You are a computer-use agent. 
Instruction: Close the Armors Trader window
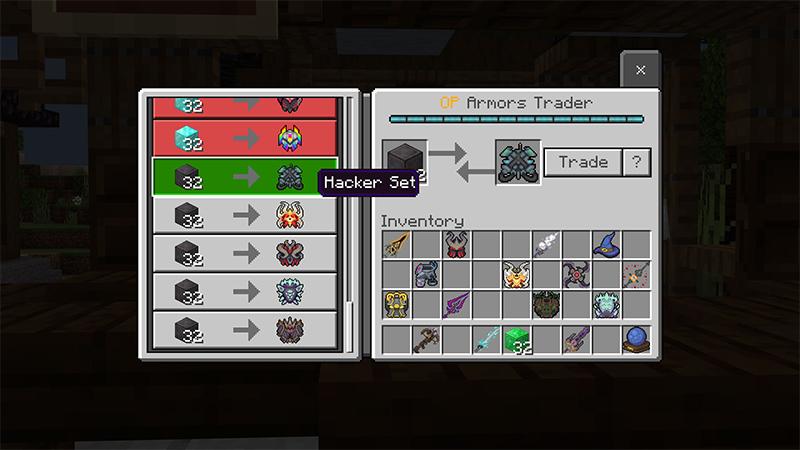tap(640, 70)
